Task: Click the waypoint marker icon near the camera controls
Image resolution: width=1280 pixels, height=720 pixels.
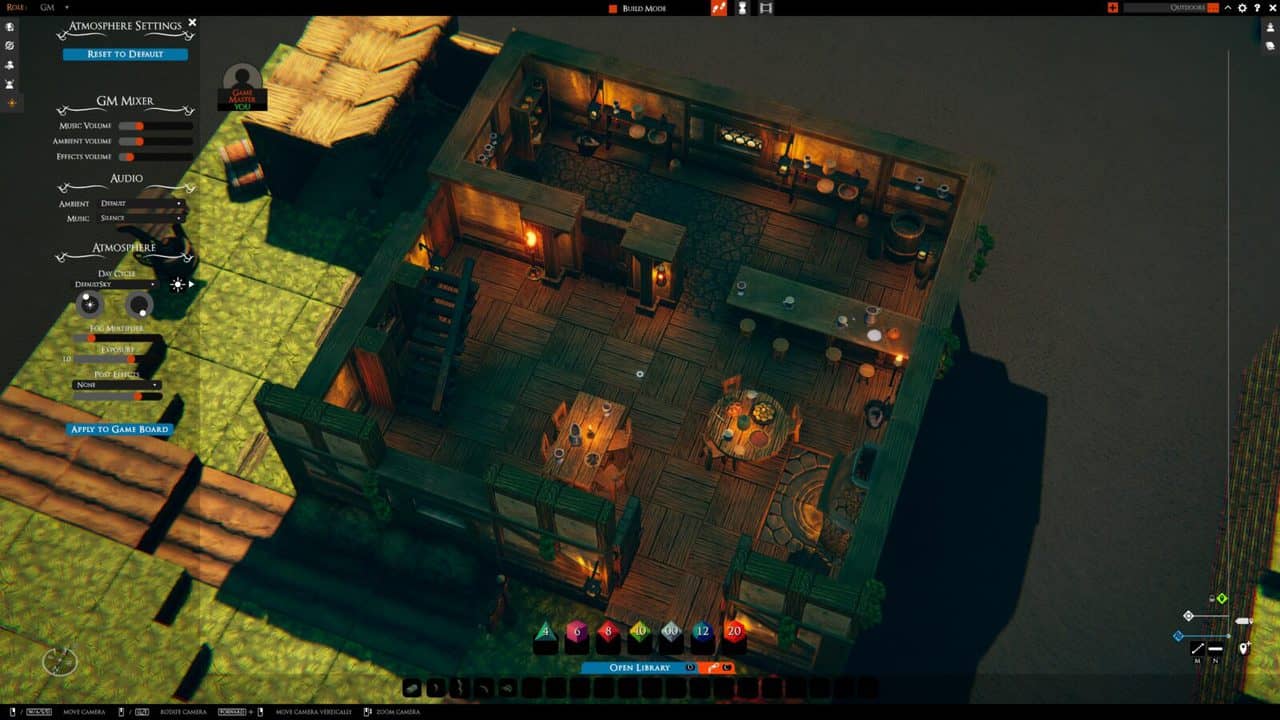Action: point(1243,648)
